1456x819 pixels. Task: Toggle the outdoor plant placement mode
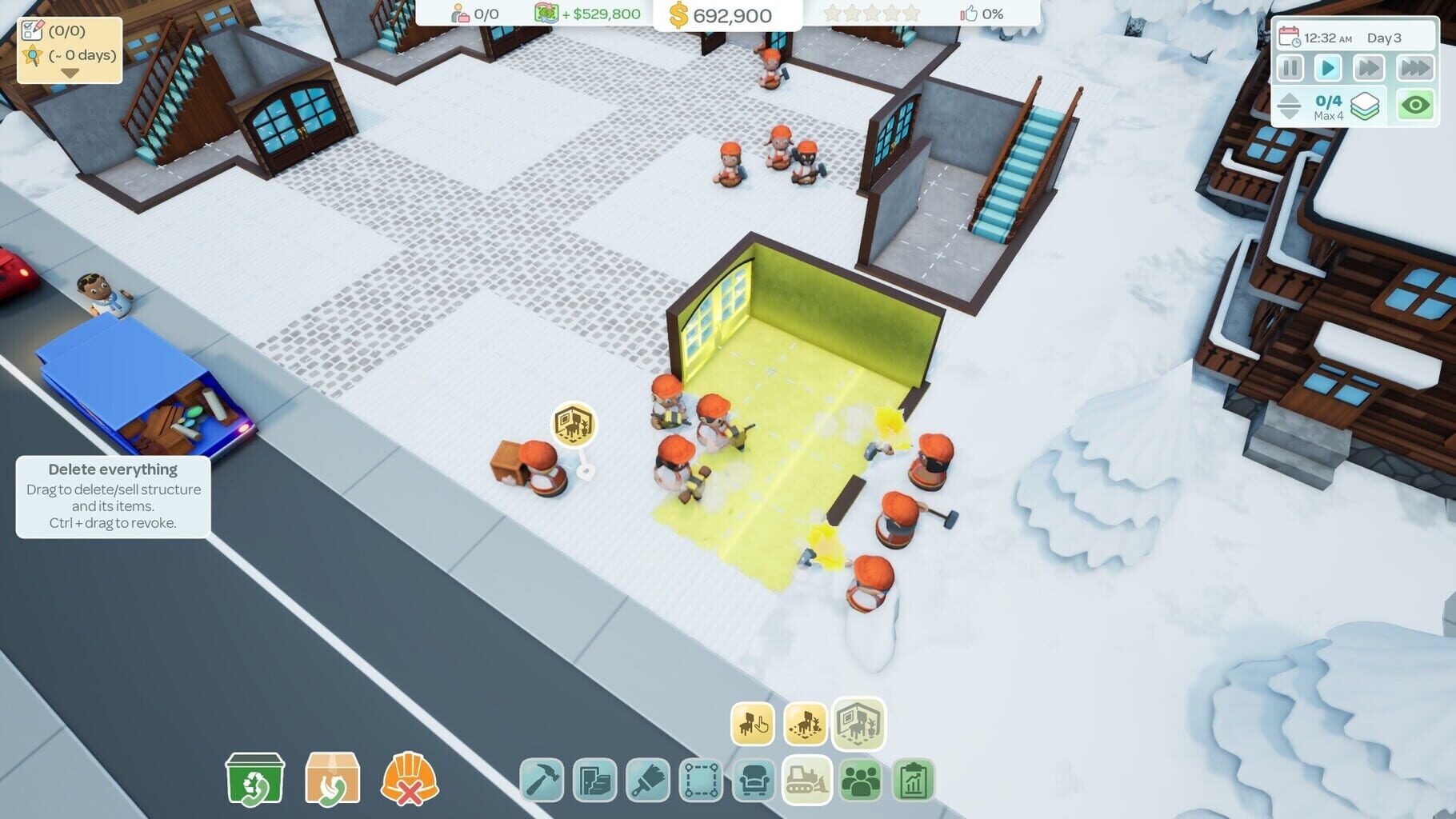(806, 725)
